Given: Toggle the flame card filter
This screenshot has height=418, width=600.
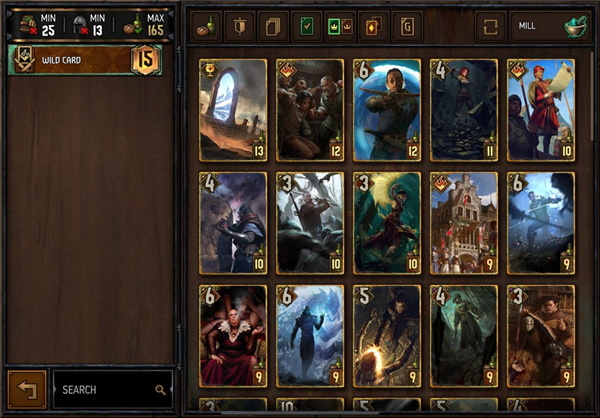Looking at the screenshot, I should point(373,26).
